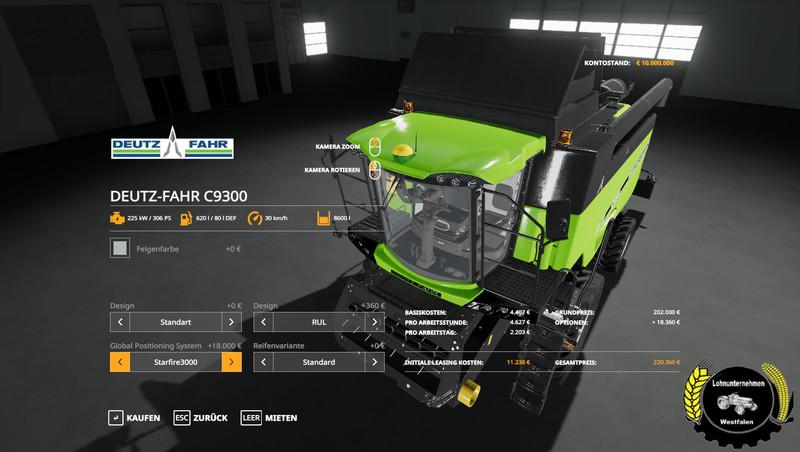The image size is (800, 452).
Task: Change Reifenvariante to the previous option
Action: click(x=264, y=361)
